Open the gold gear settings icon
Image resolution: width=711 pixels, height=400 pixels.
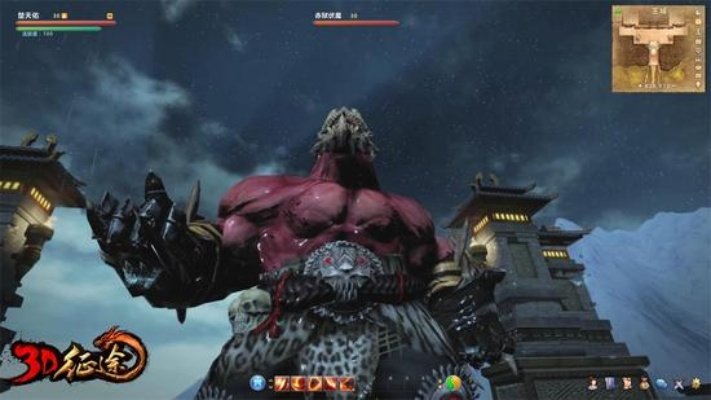tap(696, 382)
